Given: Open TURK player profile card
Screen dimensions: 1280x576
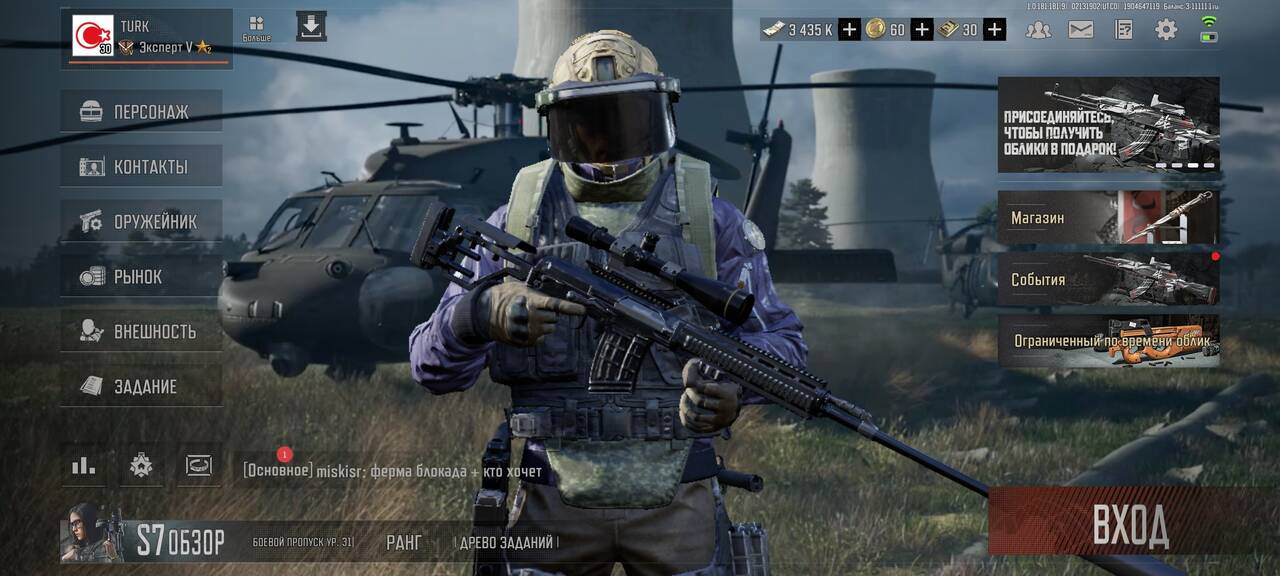Looking at the screenshot, I should pyautogui.click(x=146, y=38).
